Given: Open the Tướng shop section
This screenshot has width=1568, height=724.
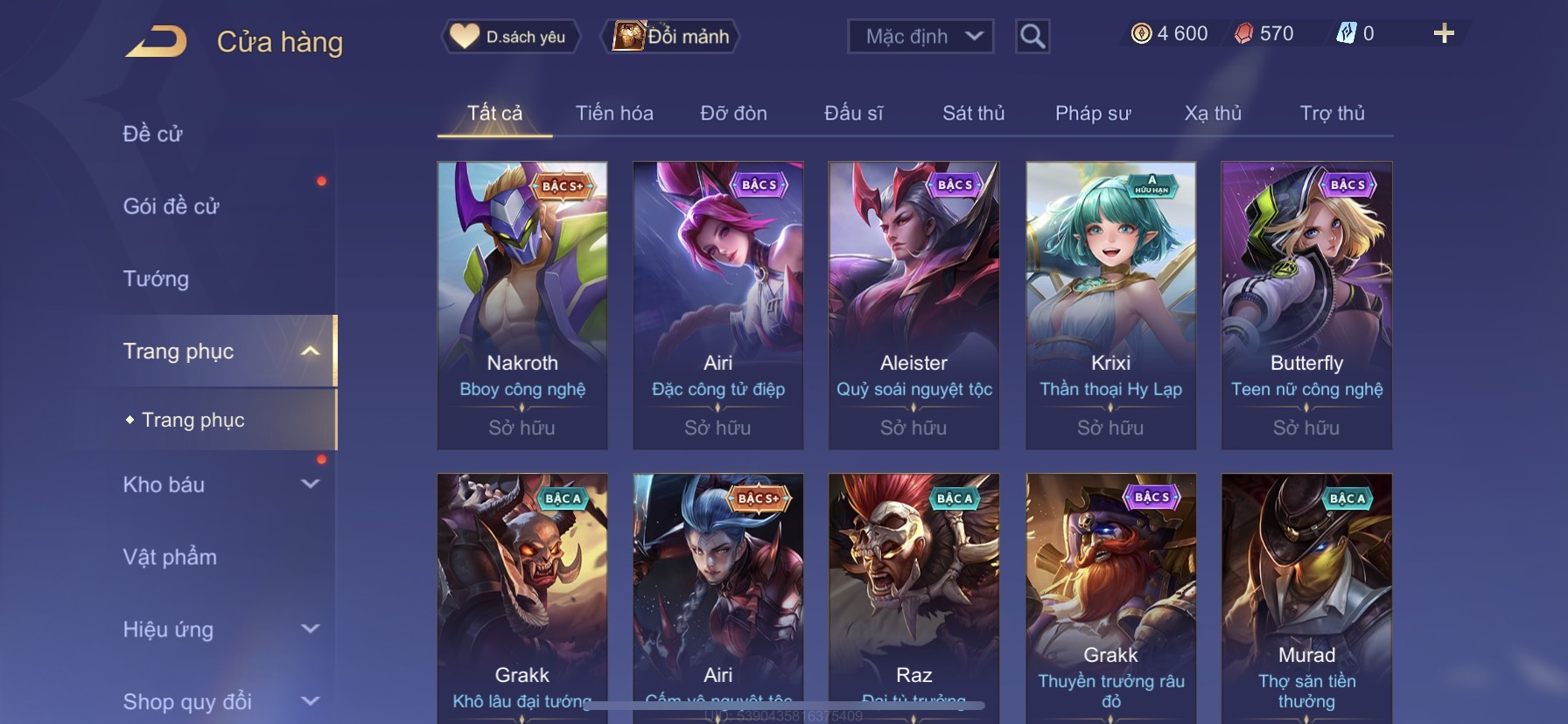Looking at the screenshot, I should [x=156, y=279].
